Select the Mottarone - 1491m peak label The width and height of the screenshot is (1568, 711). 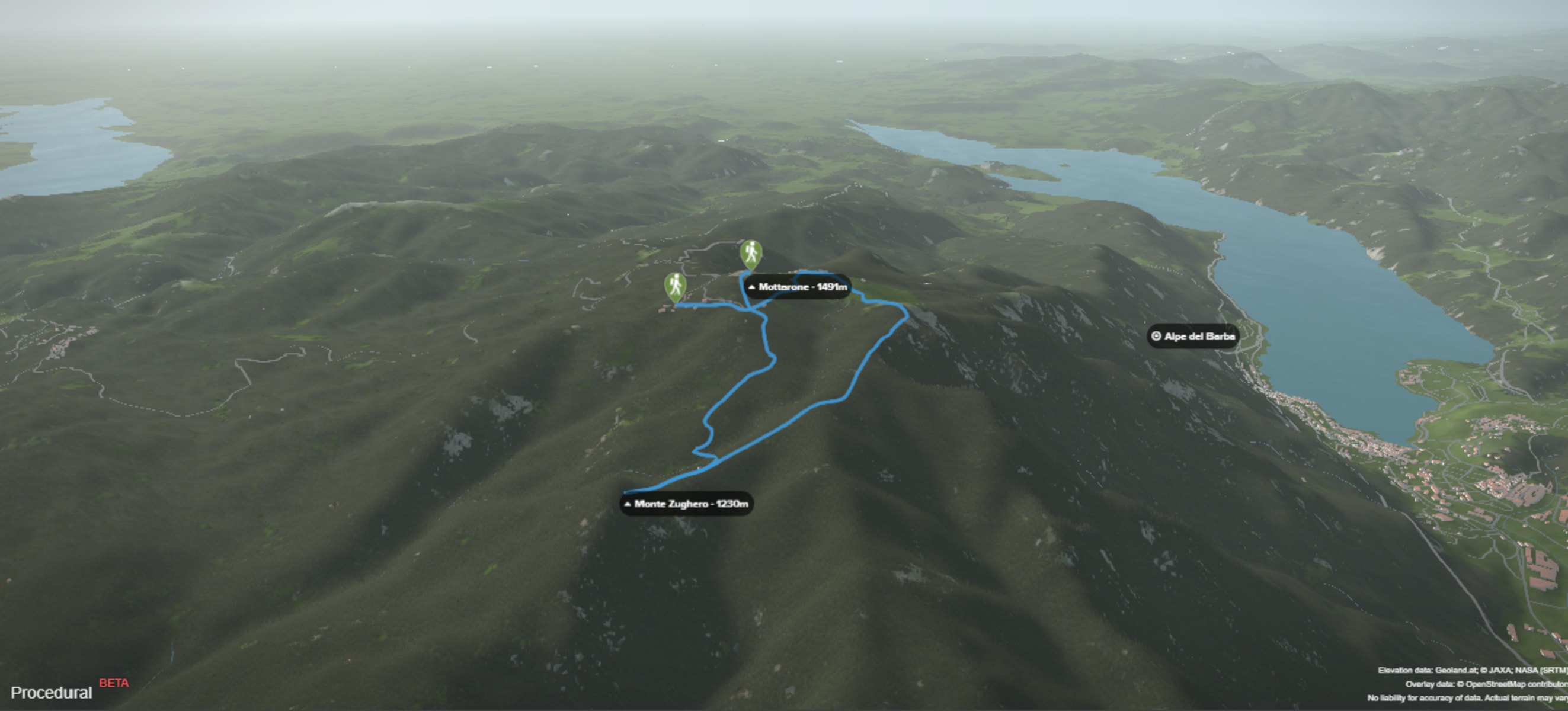(x=798, y=287)
